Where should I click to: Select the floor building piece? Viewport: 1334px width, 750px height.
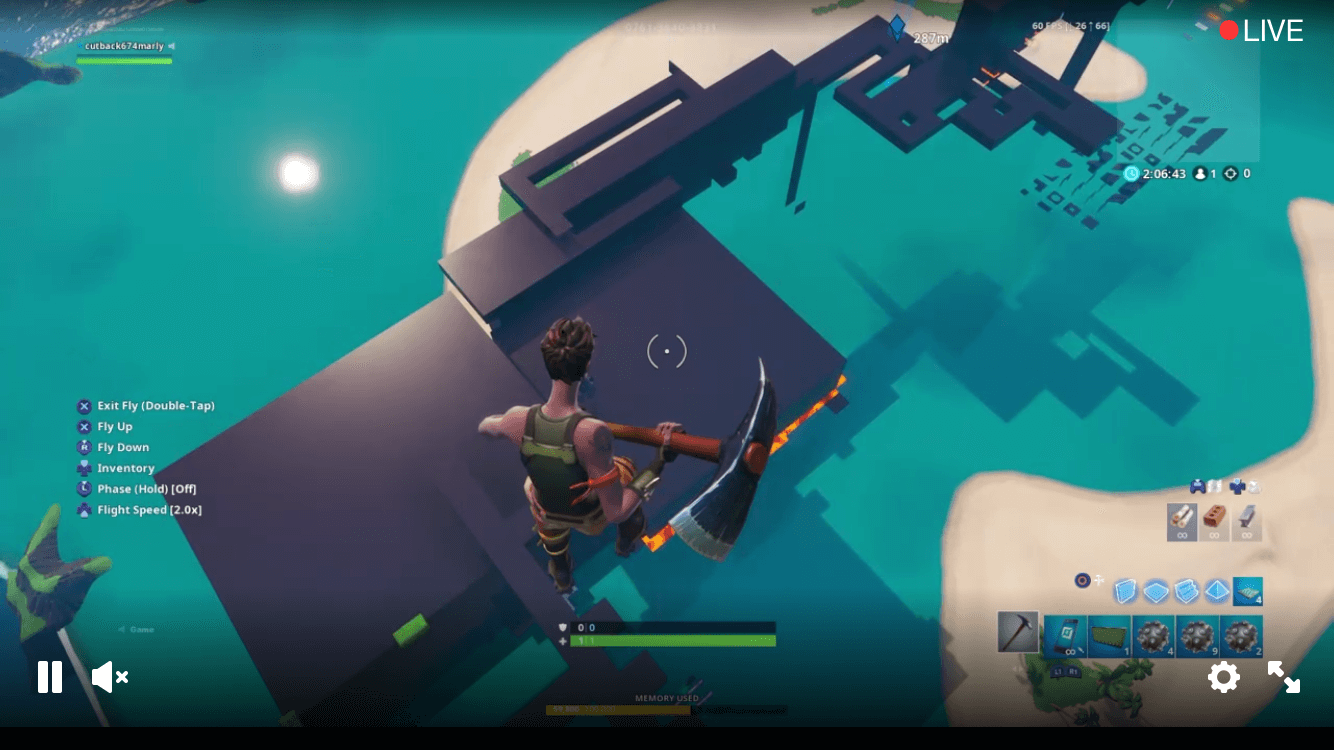coord(1156,592)
